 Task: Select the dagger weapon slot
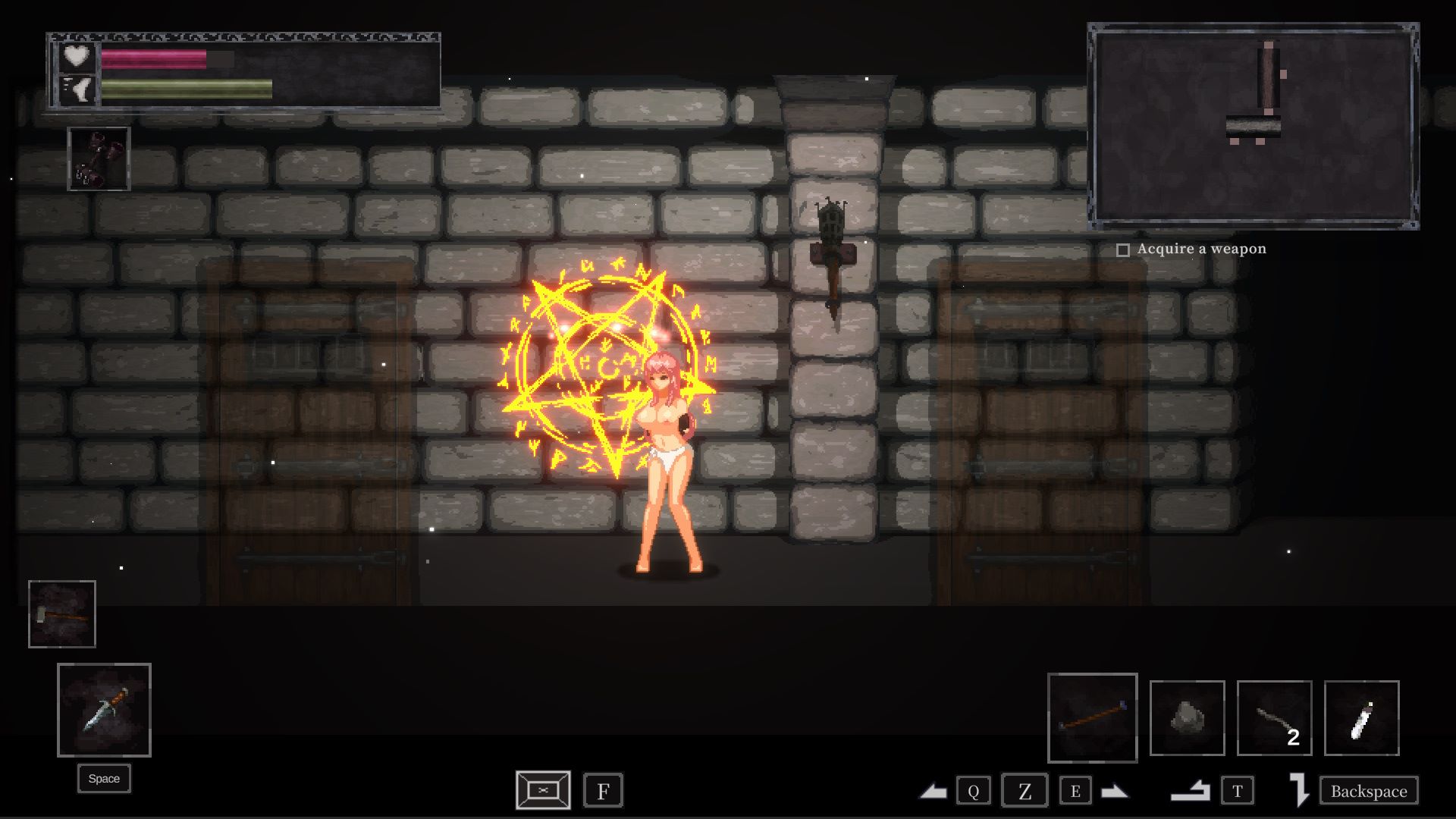click(x=104, y=710)
